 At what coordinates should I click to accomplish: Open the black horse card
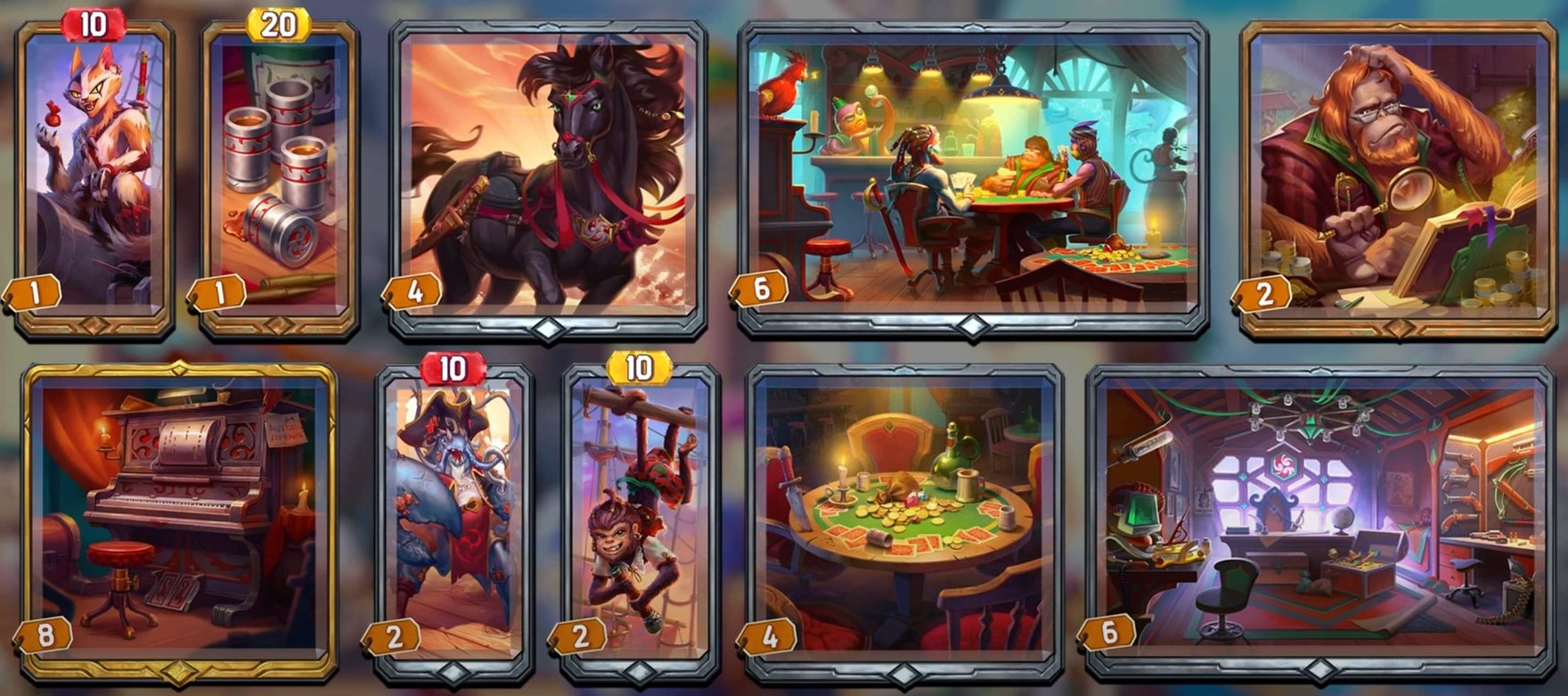pos(543,169)
